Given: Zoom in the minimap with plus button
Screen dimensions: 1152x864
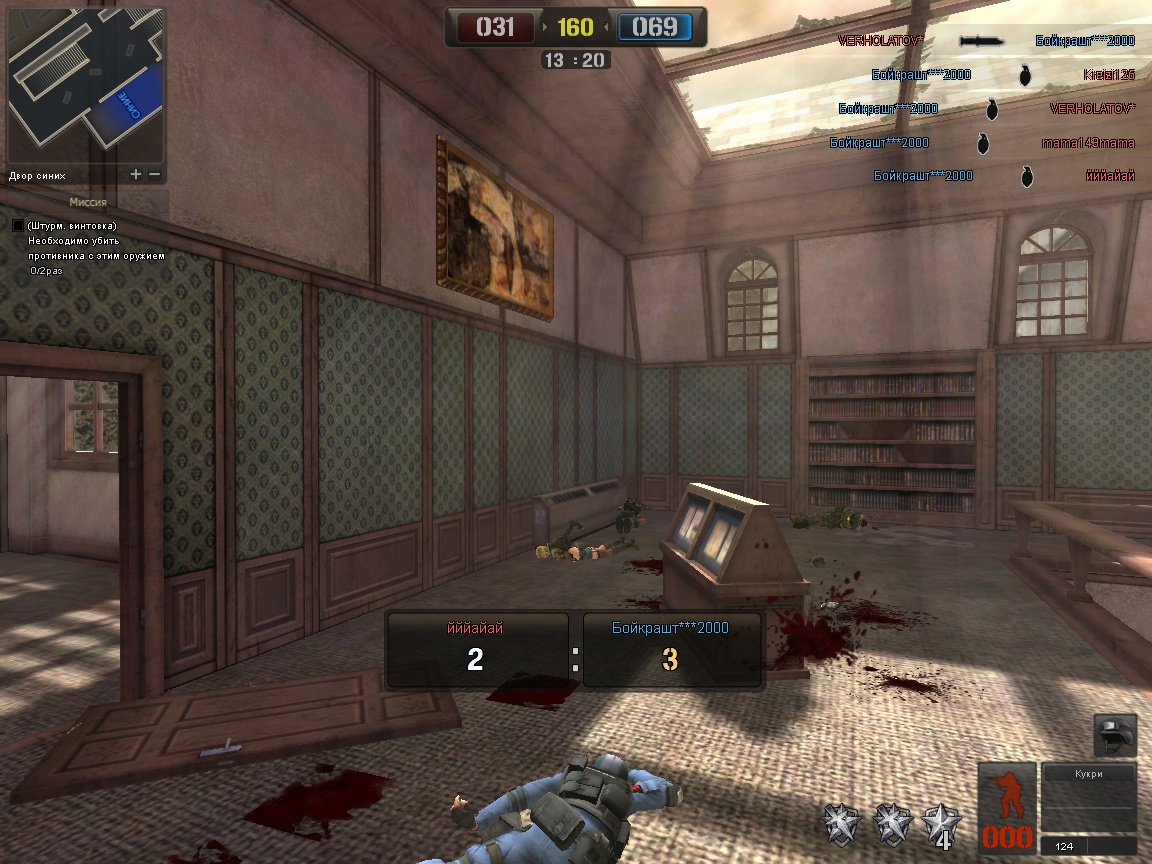Looking at the screenshot, I should pyautogui.click(x=136, y=174).
